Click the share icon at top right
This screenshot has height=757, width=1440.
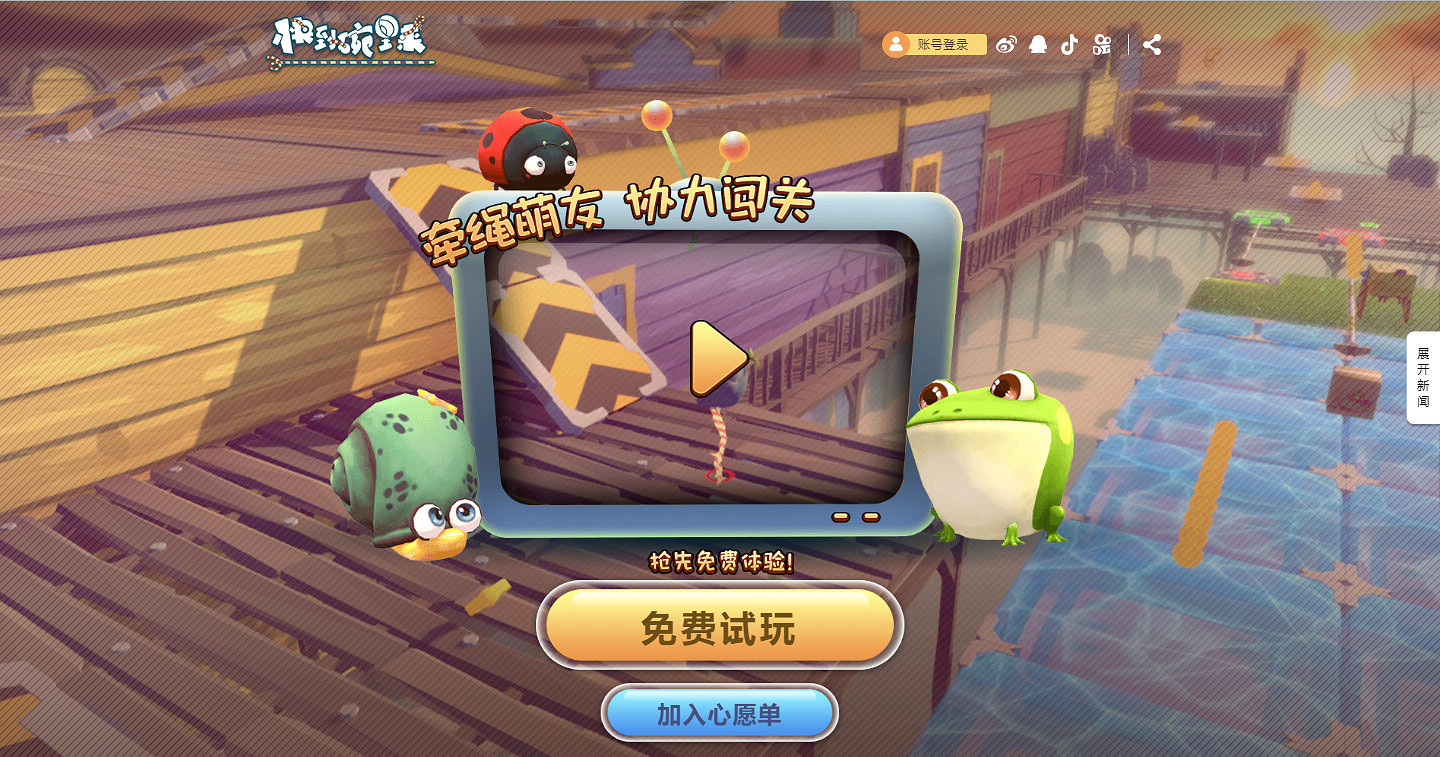pos(1152,44)
